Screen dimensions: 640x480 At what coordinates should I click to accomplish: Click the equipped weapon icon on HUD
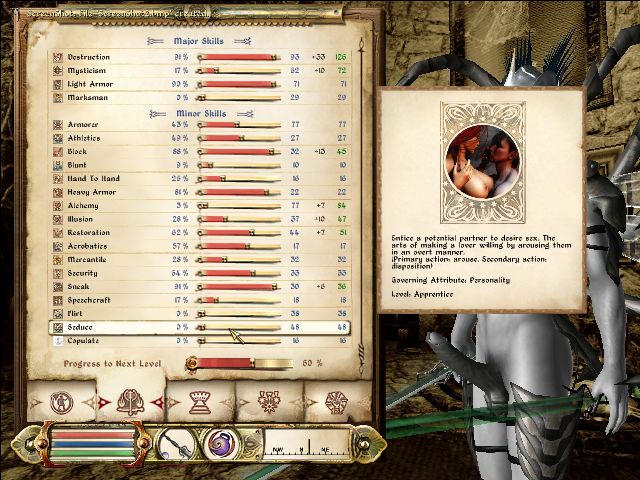[176, 443]
